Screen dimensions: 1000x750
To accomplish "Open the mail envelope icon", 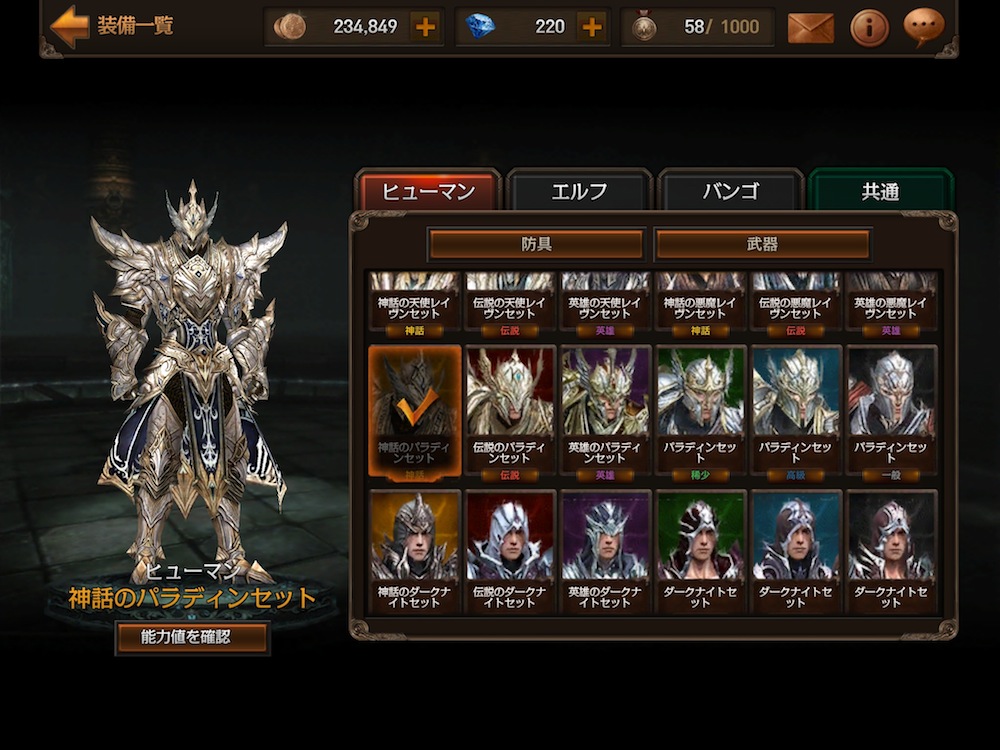I will (810, 28).
